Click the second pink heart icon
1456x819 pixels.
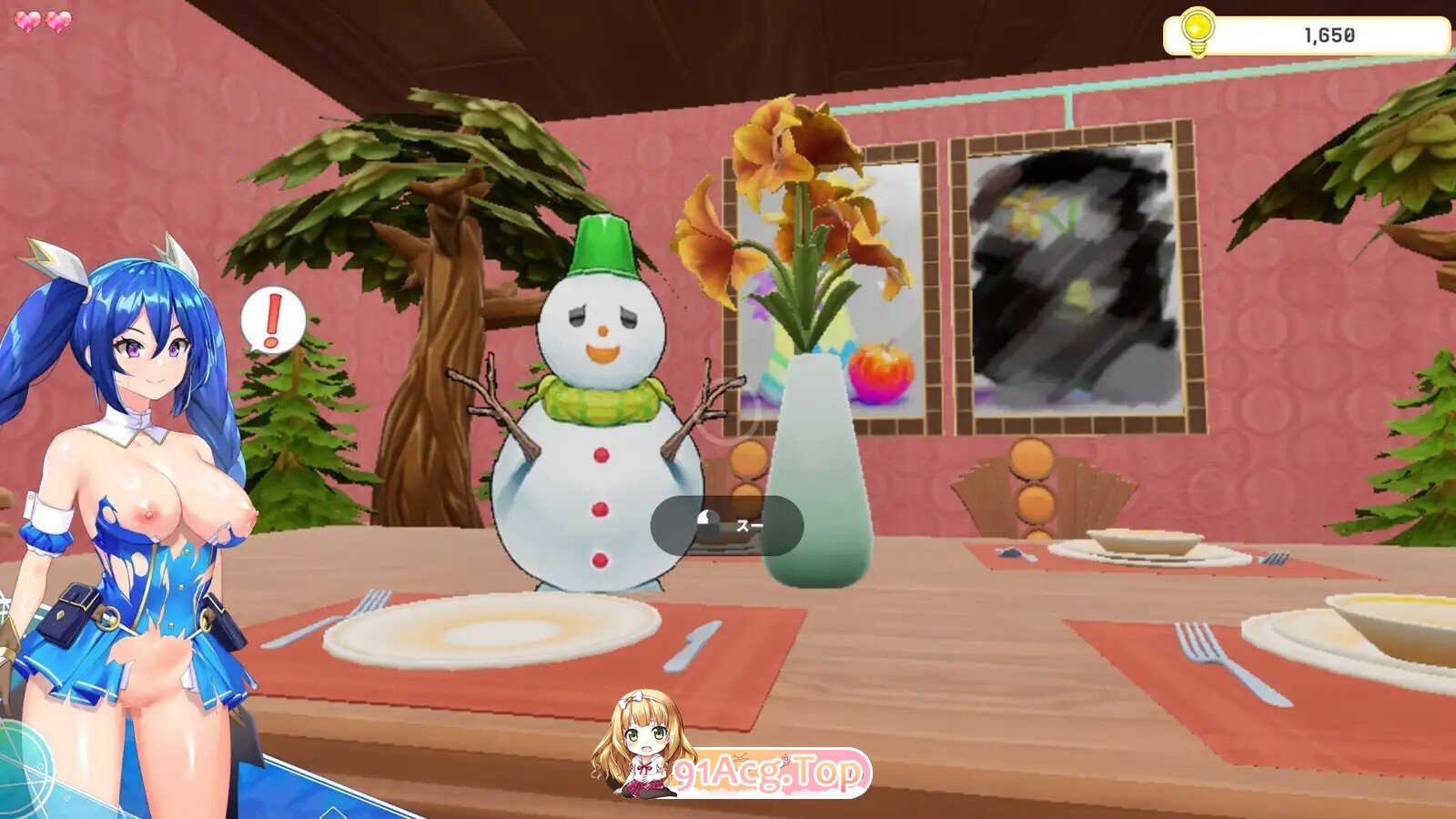coord(56,20)
